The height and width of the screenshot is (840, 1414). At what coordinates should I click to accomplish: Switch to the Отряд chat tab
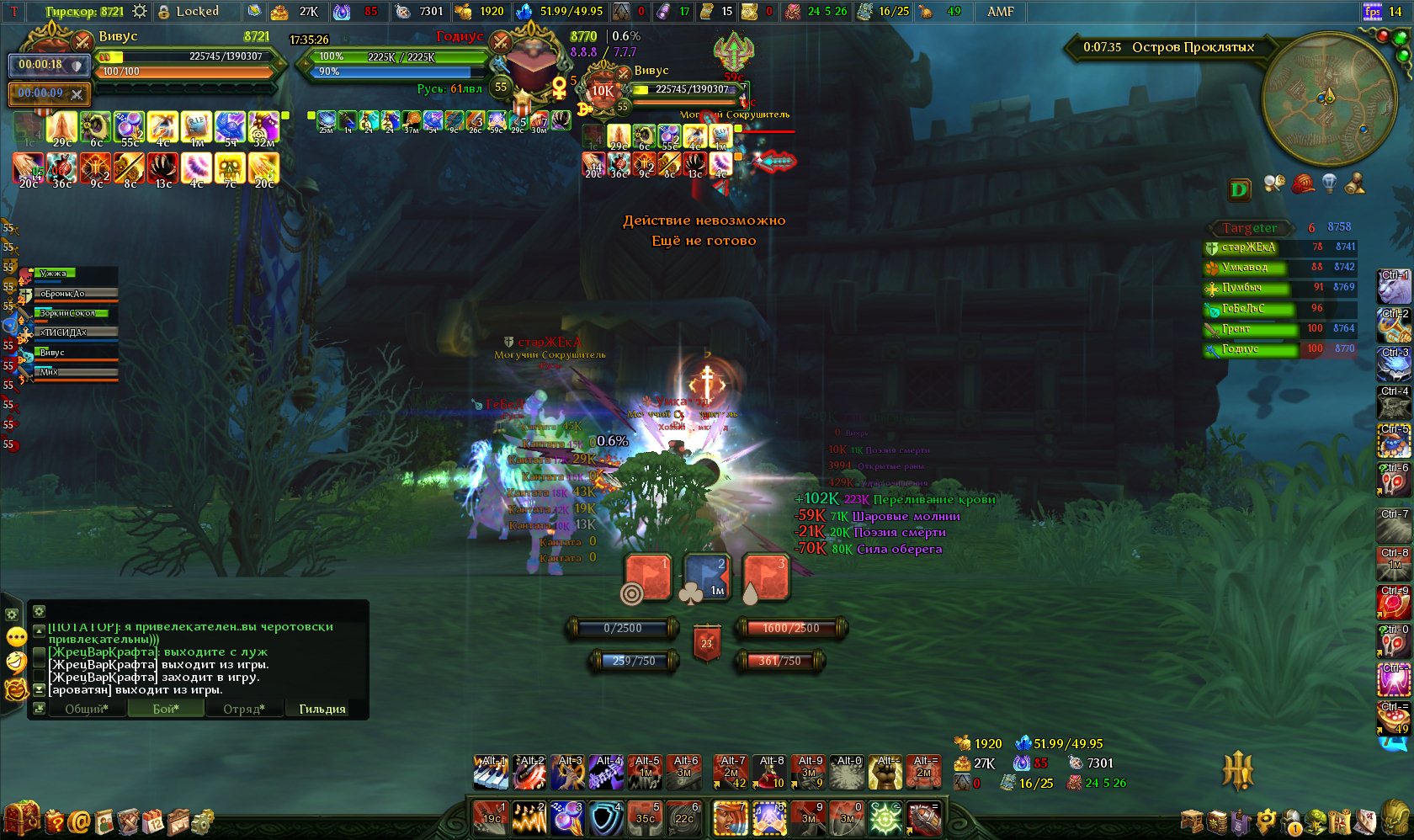[244, 709]
